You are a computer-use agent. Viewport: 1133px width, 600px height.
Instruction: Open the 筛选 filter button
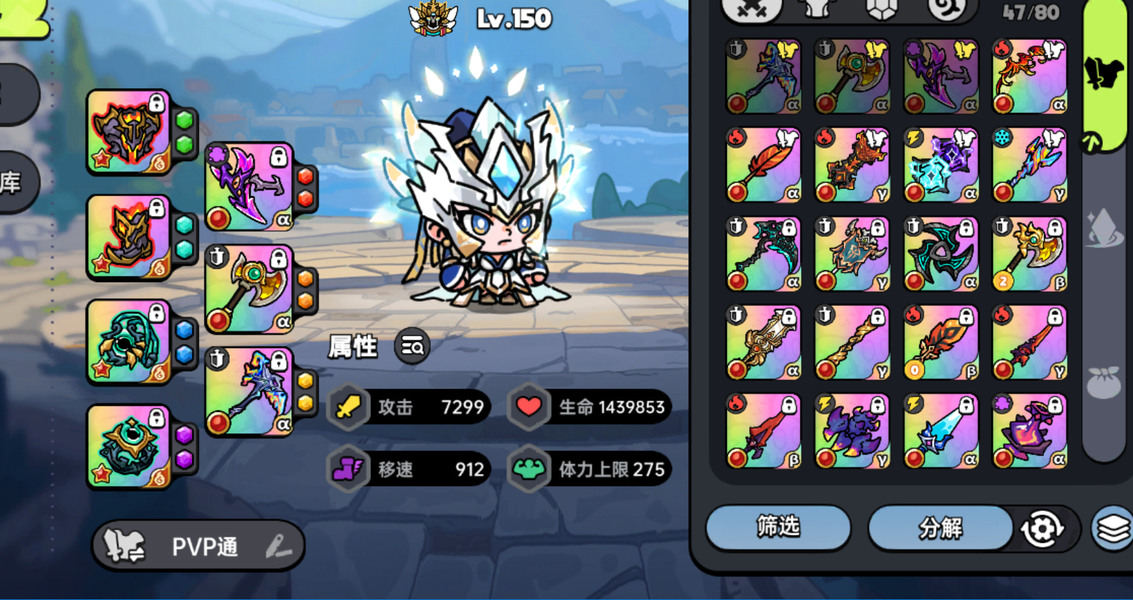coord(778,527)
